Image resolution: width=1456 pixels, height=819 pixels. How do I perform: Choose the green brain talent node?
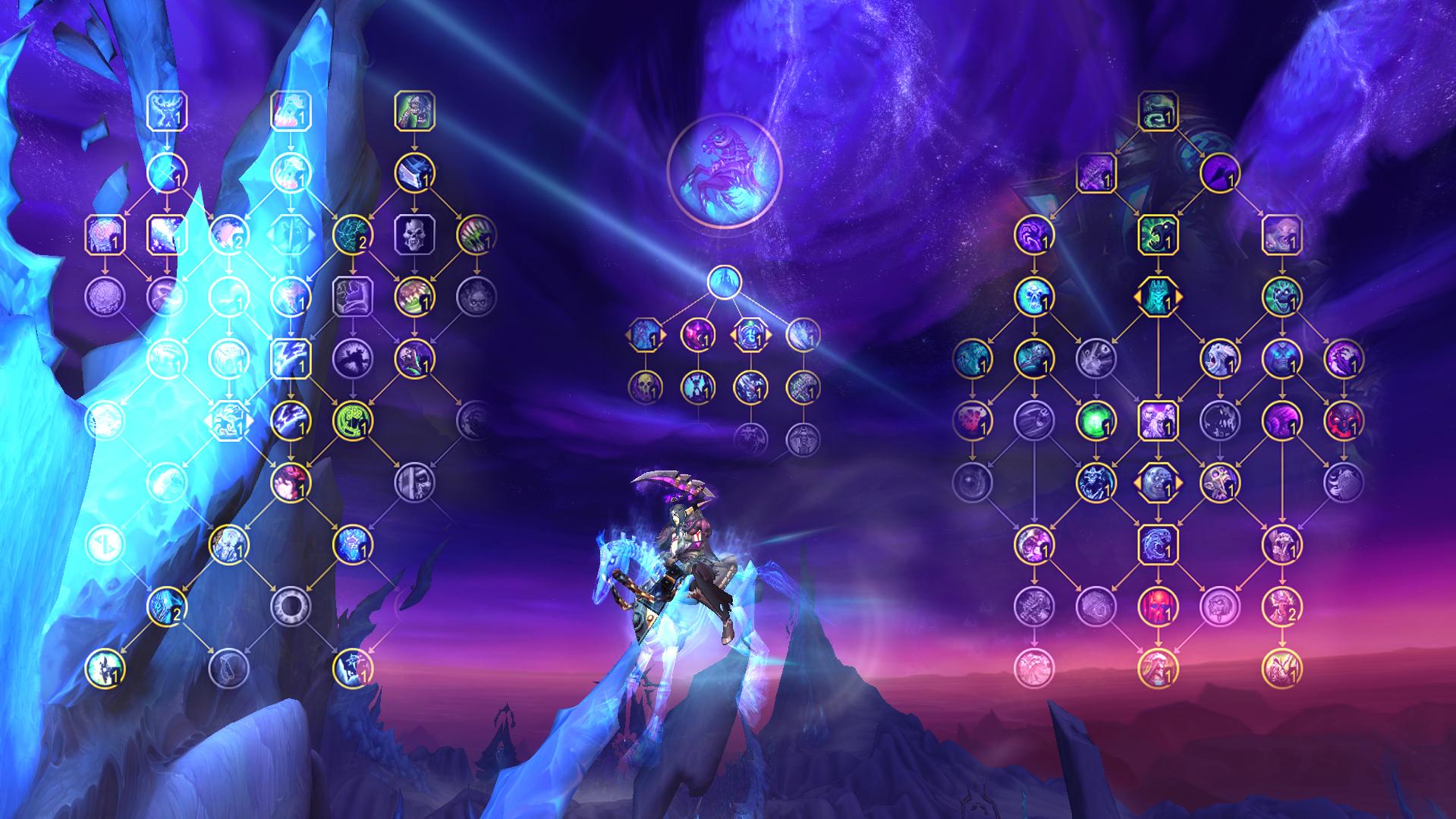[353, 420]
